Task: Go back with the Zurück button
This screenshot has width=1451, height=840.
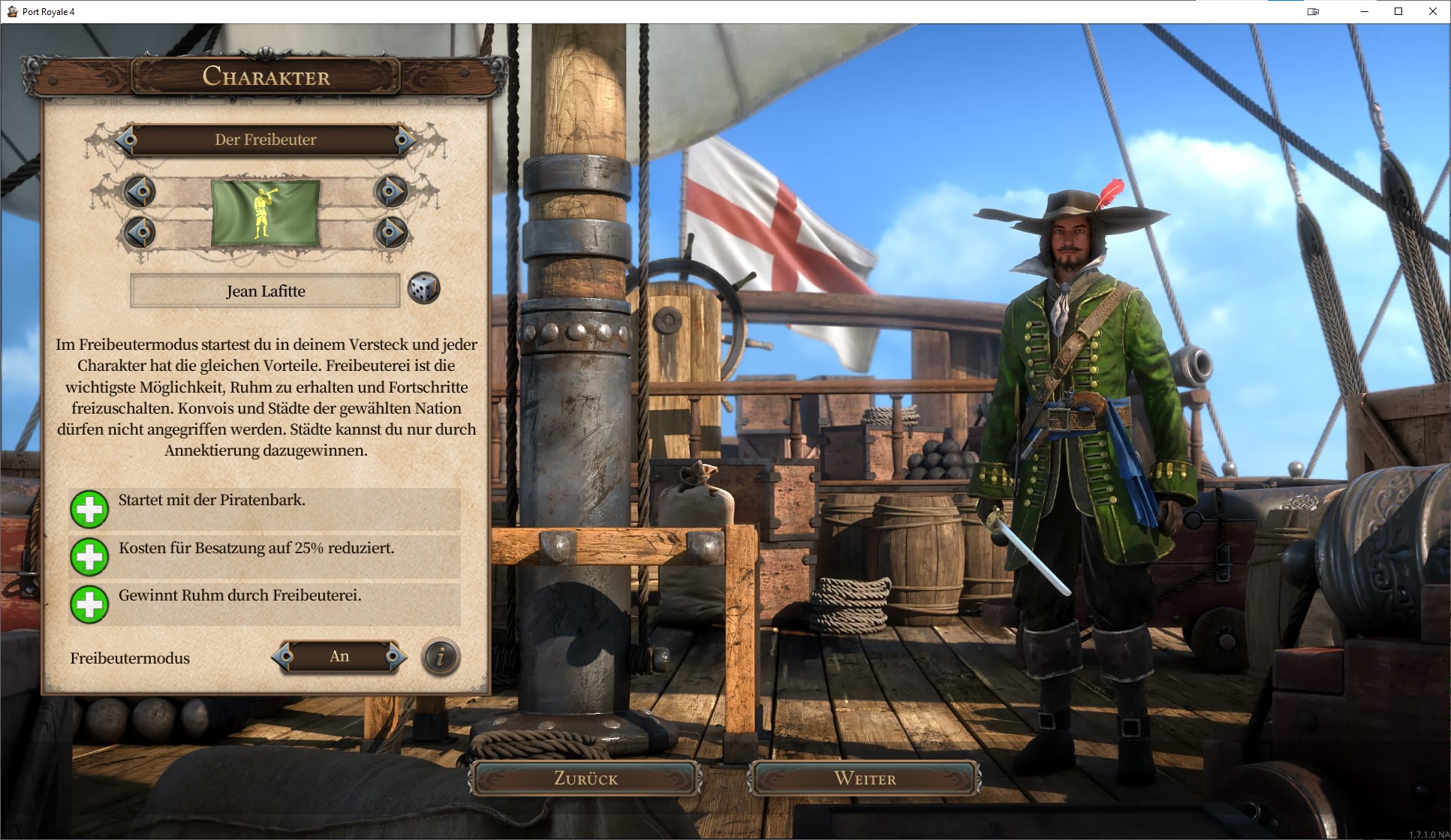Action: point(586,778)
